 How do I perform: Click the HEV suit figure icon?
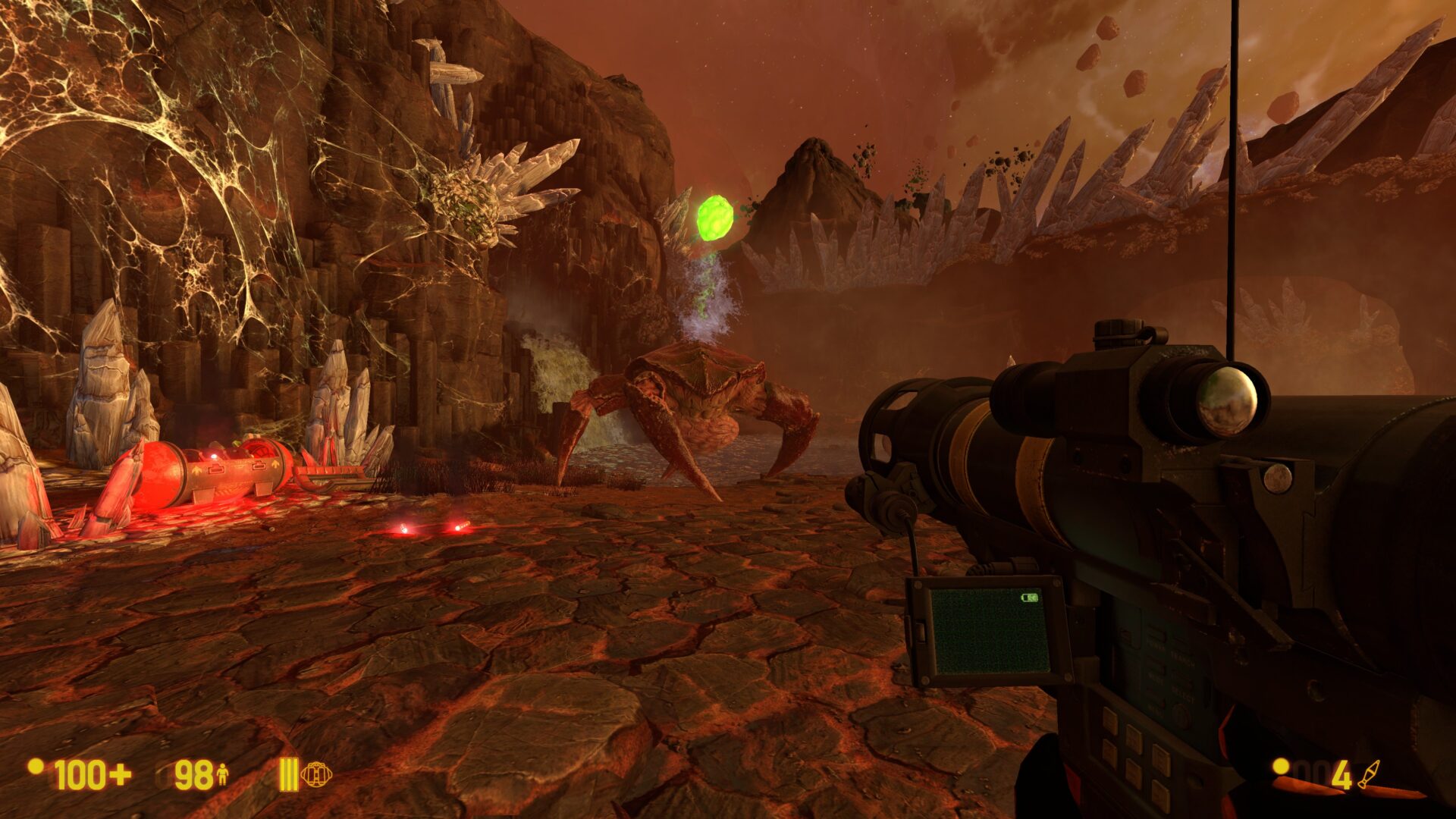pyautogui.click(x=223, y=774)
